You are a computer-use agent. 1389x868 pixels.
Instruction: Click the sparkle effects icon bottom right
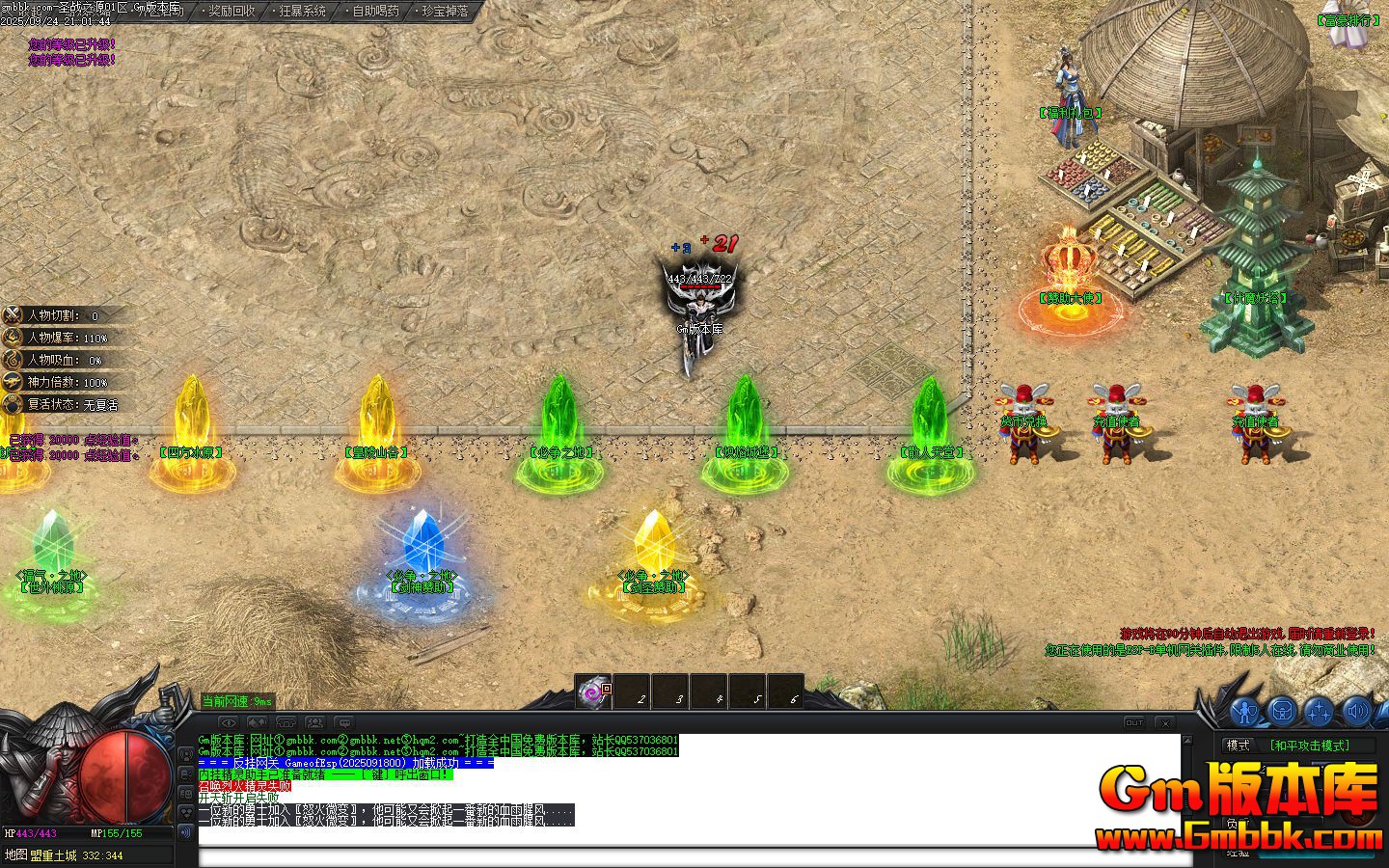[x=1320, y=712]
